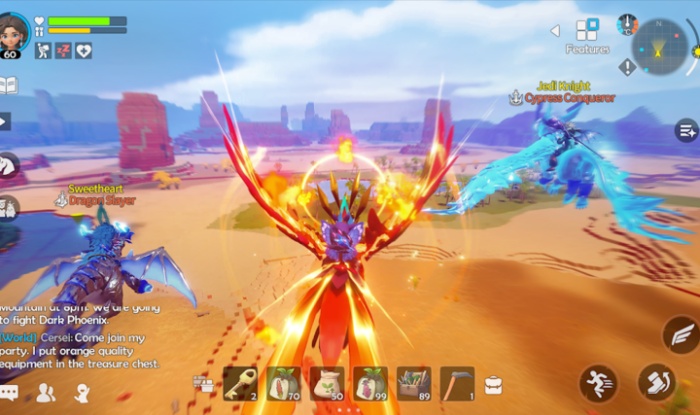The height and width of the screenshot is (415, 700).
Task: Activate the sprint running ability
Action: [x=598, y=383]
